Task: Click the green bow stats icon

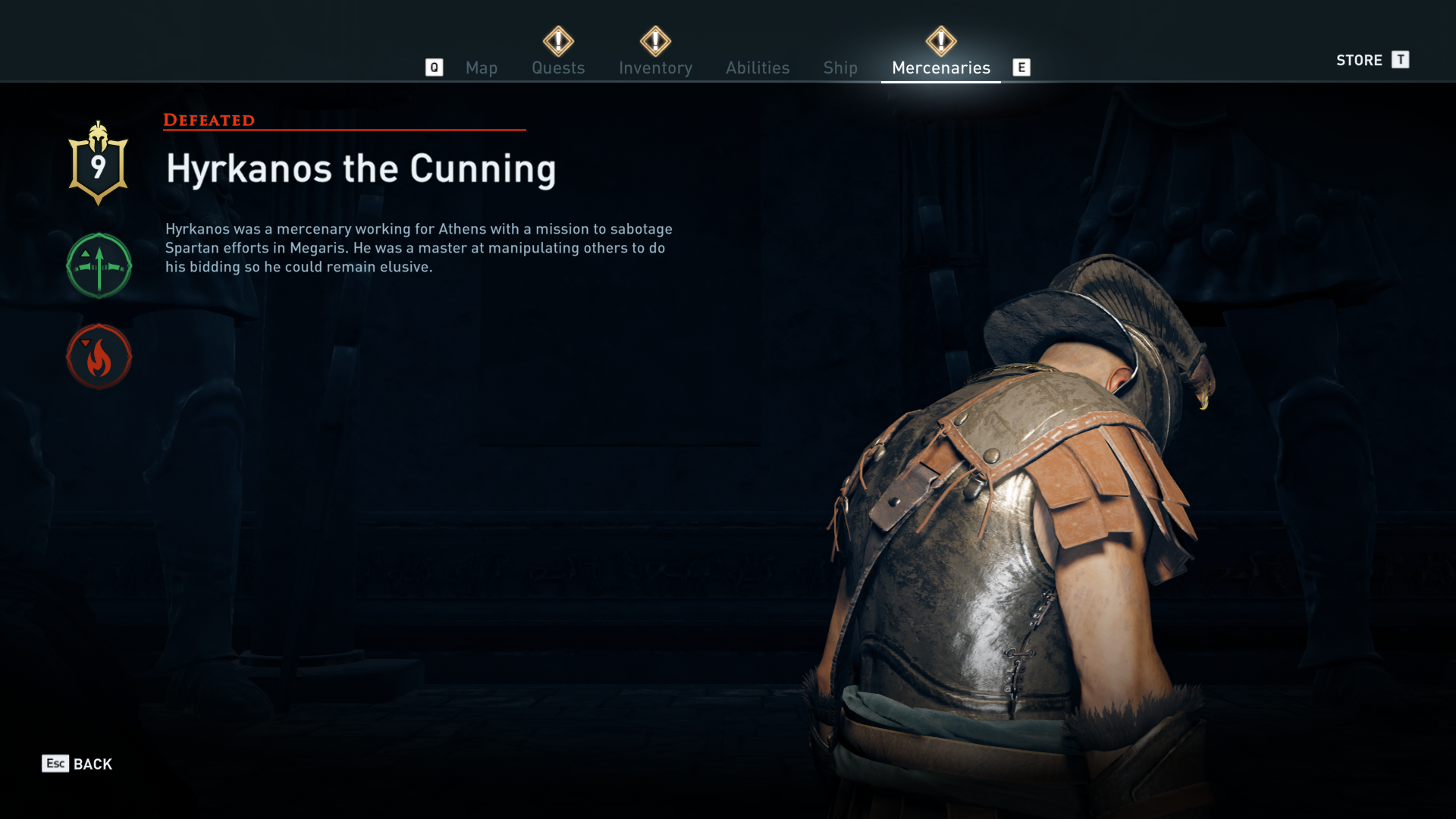Action: point(99,266)
